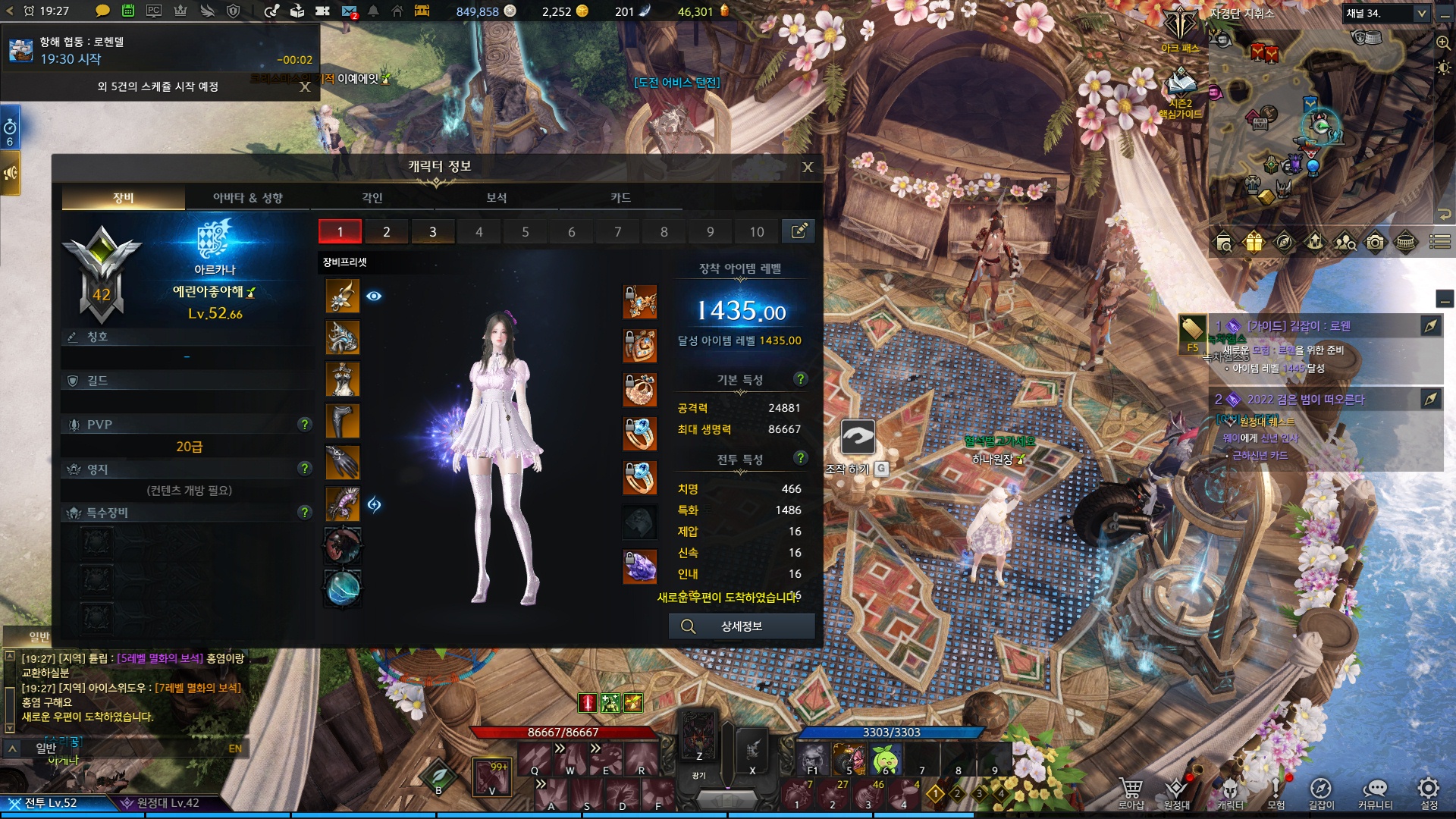Click the purple ability stone slot
The image size is (1456, 819).
640,566
